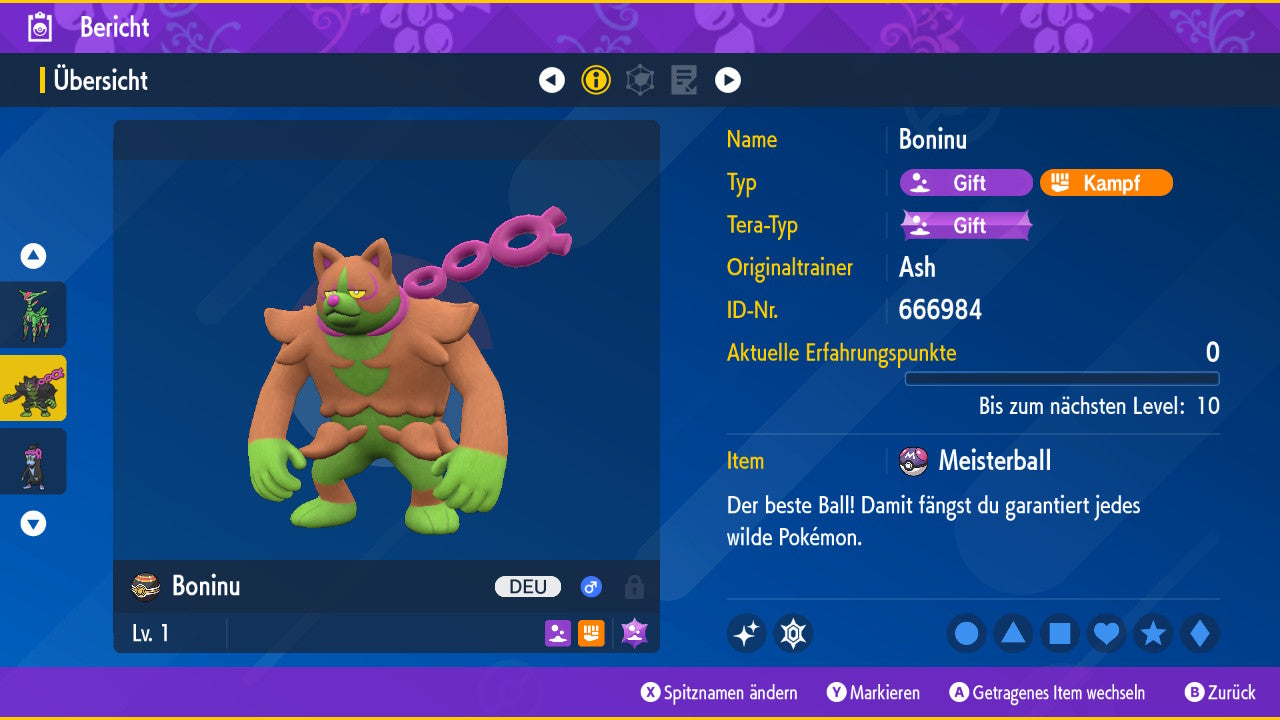The height and width of the screenshot is (720, 1280).
Task: Toggle the square marking
Action: pyautogui.click(x=1060, y=634)
